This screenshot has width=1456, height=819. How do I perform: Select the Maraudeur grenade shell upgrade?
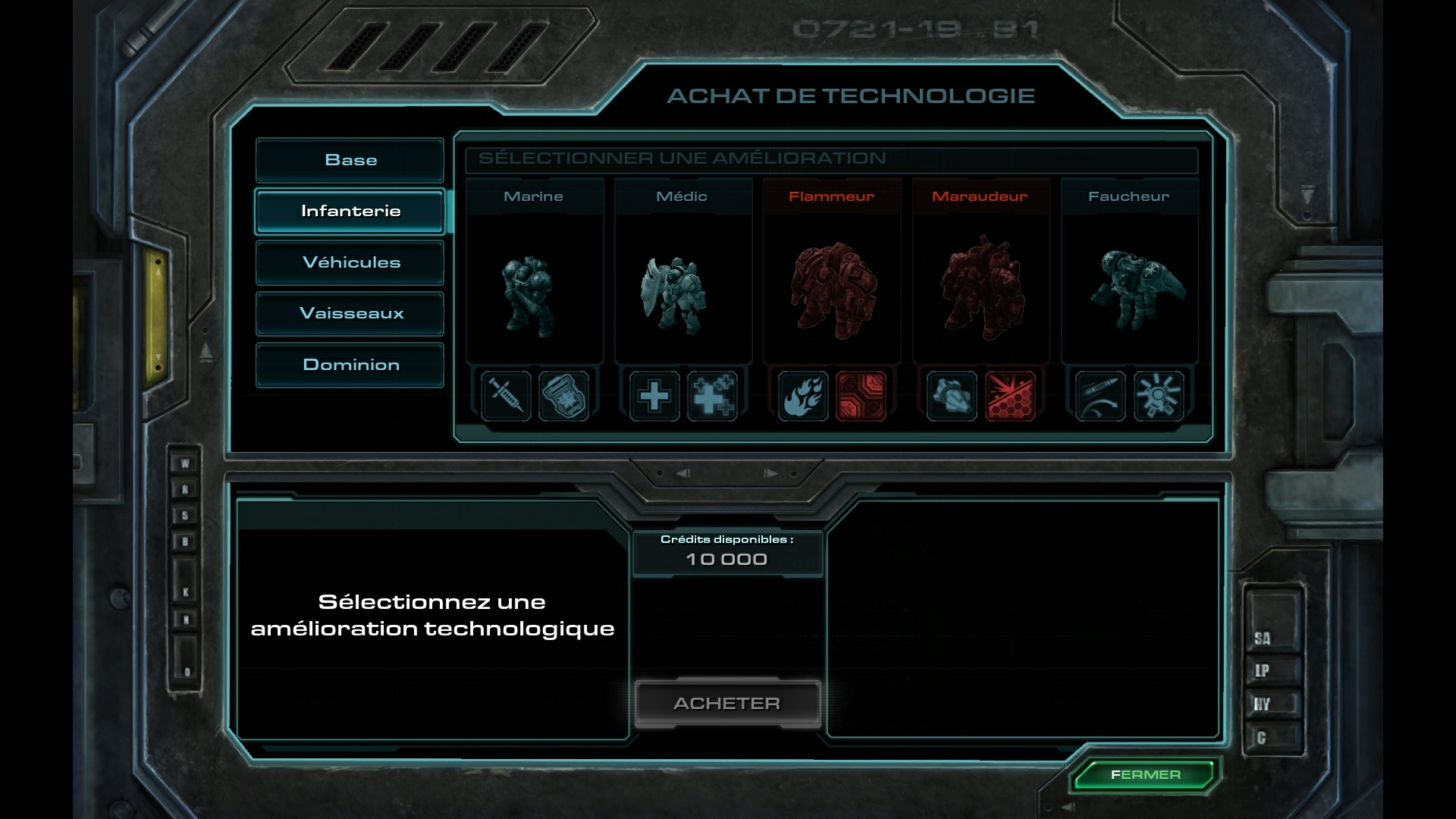(x=952, y=395)
